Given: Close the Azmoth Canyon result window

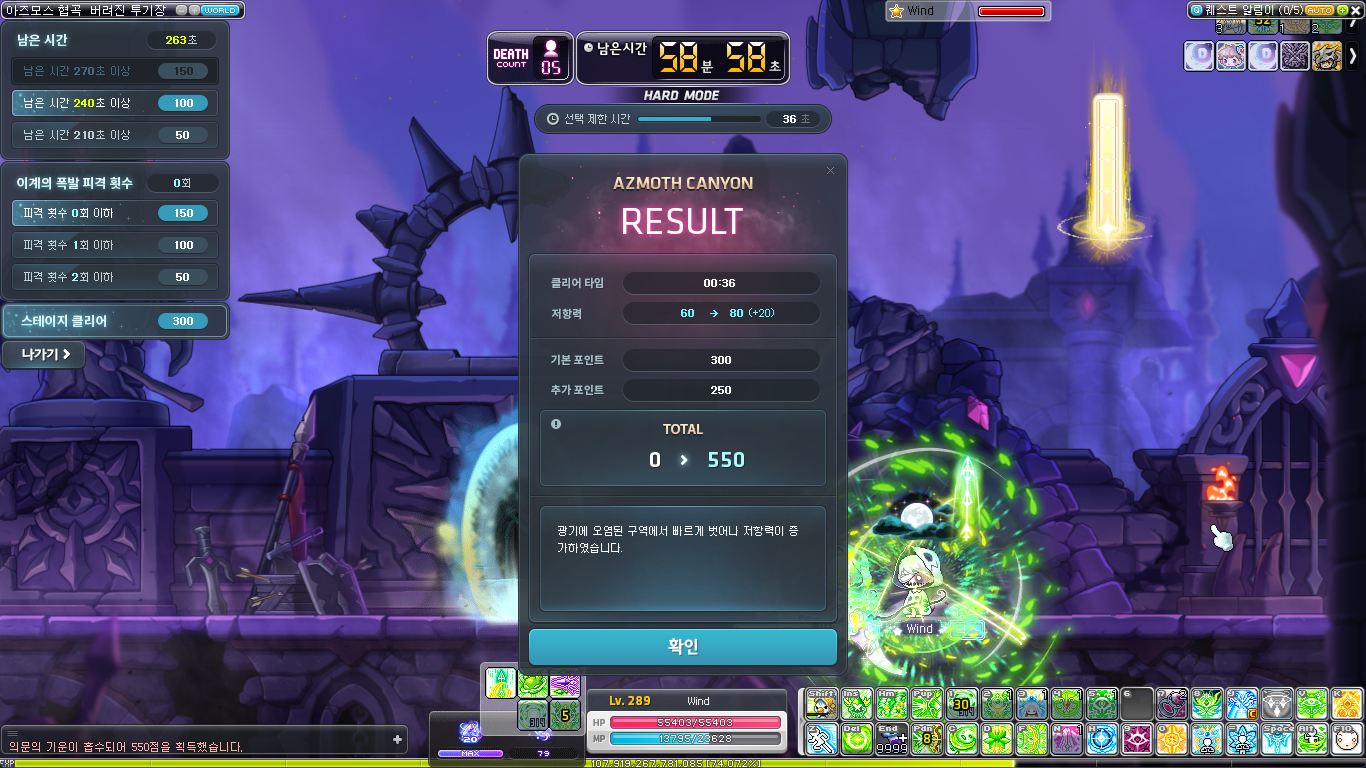Looking at the screenshot, I should tap(830, 171).
